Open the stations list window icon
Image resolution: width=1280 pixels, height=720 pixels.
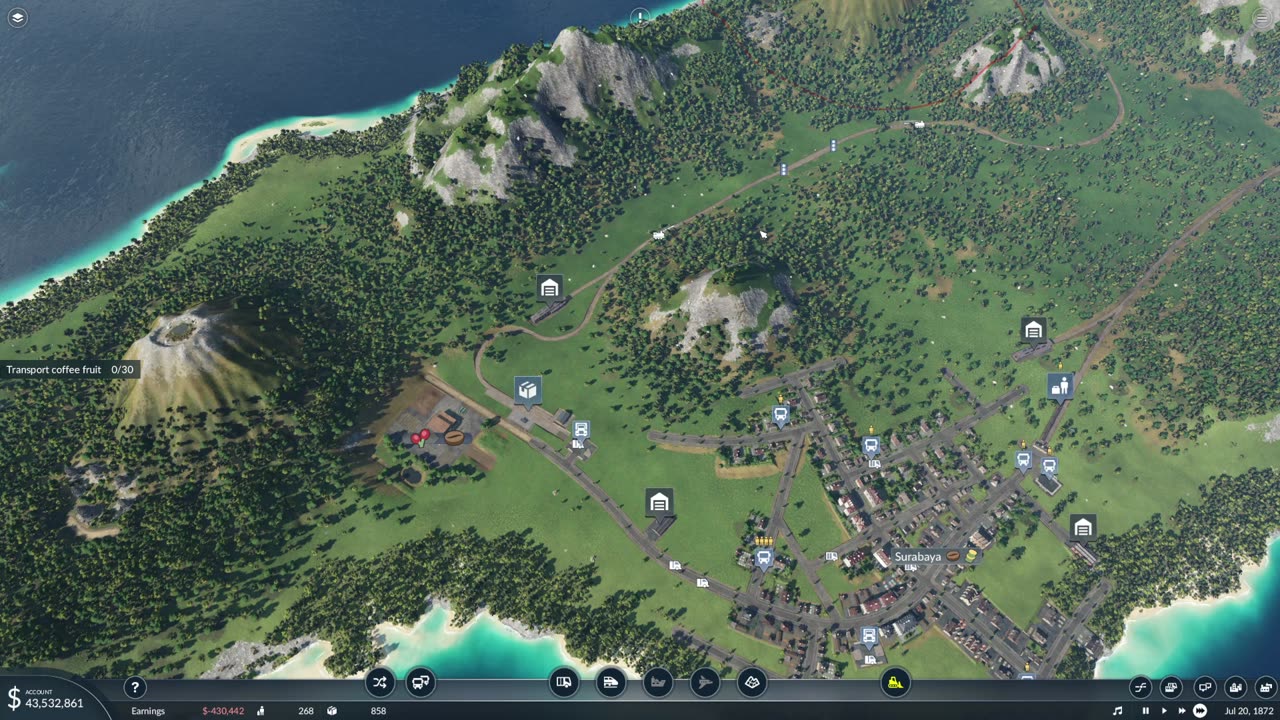click(1204, 687)
